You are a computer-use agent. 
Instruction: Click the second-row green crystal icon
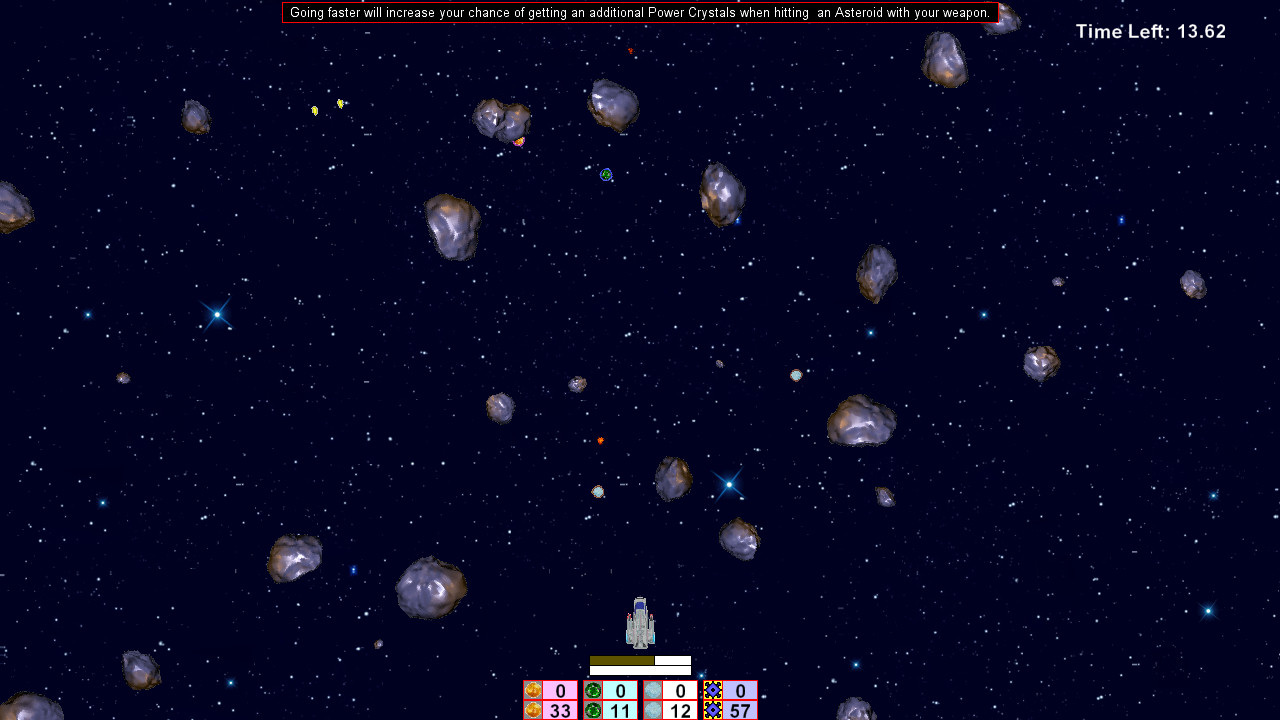coord(593,709)
